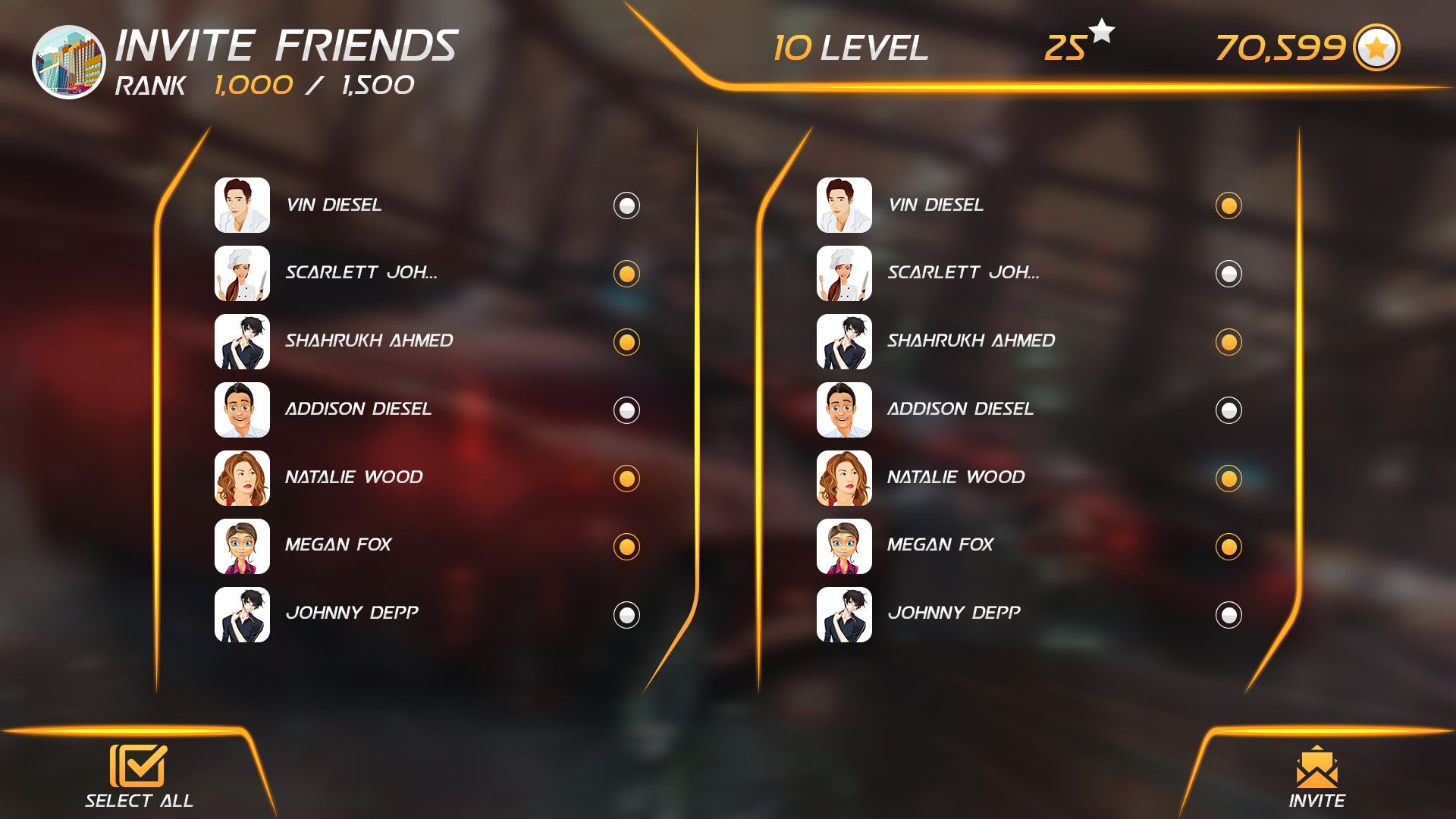
Task: Click Megan Fox's portrait in the left panel
Action: click(x=242, y=547)
